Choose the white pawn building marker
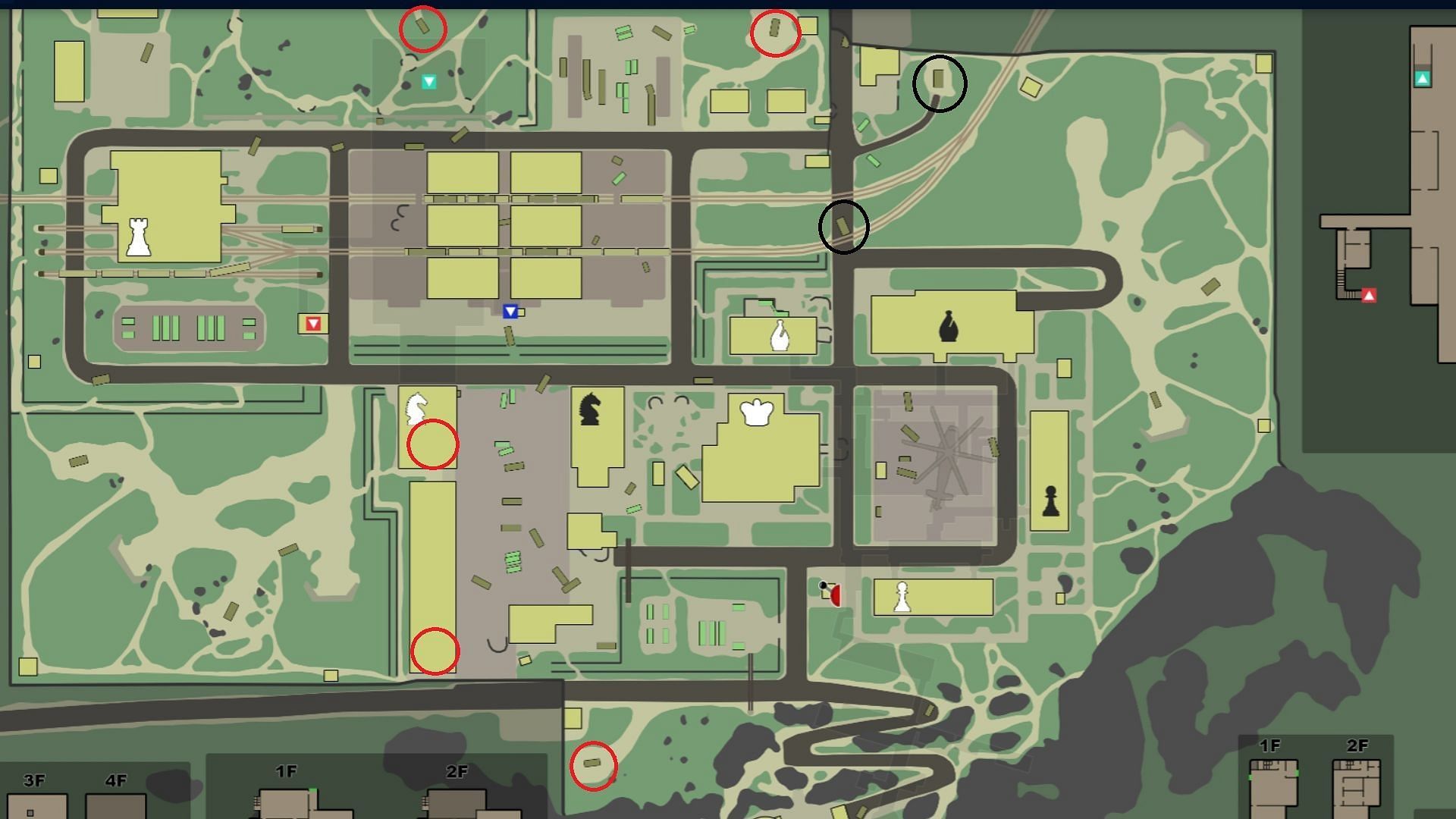This screenshot has width=1456, height=819. (901, 597)
